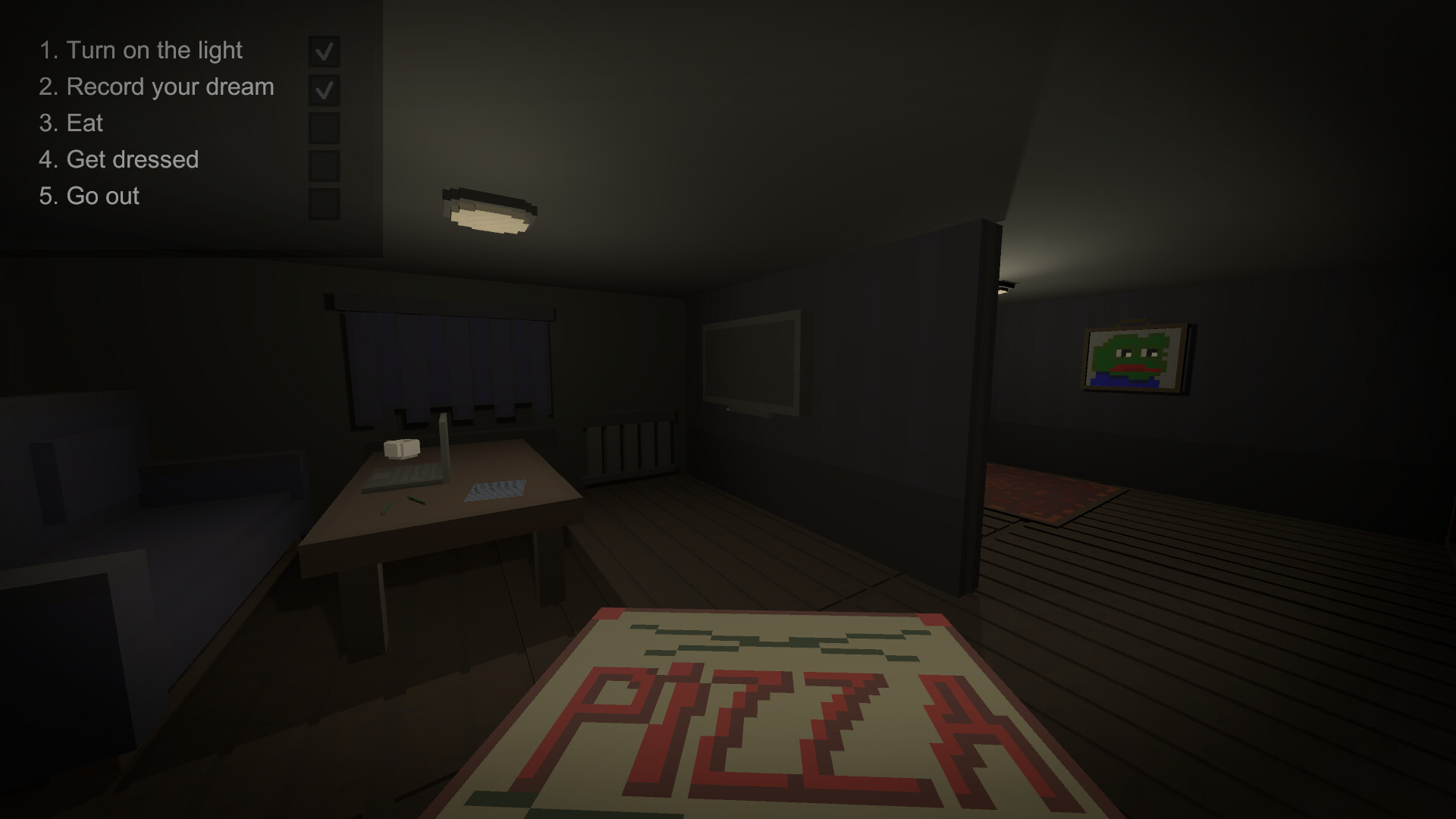
Task: Uncheck "Record your dream"
Action: click(x=325, y=89)
